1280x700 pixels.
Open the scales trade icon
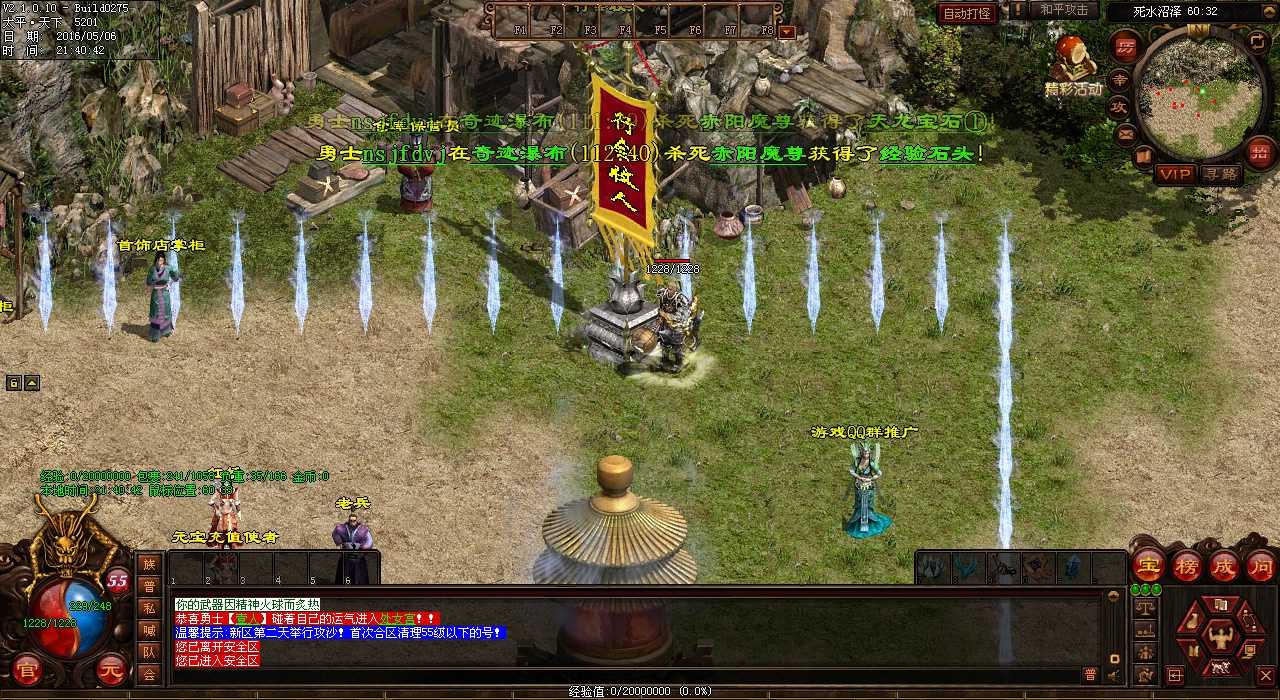1146,606
